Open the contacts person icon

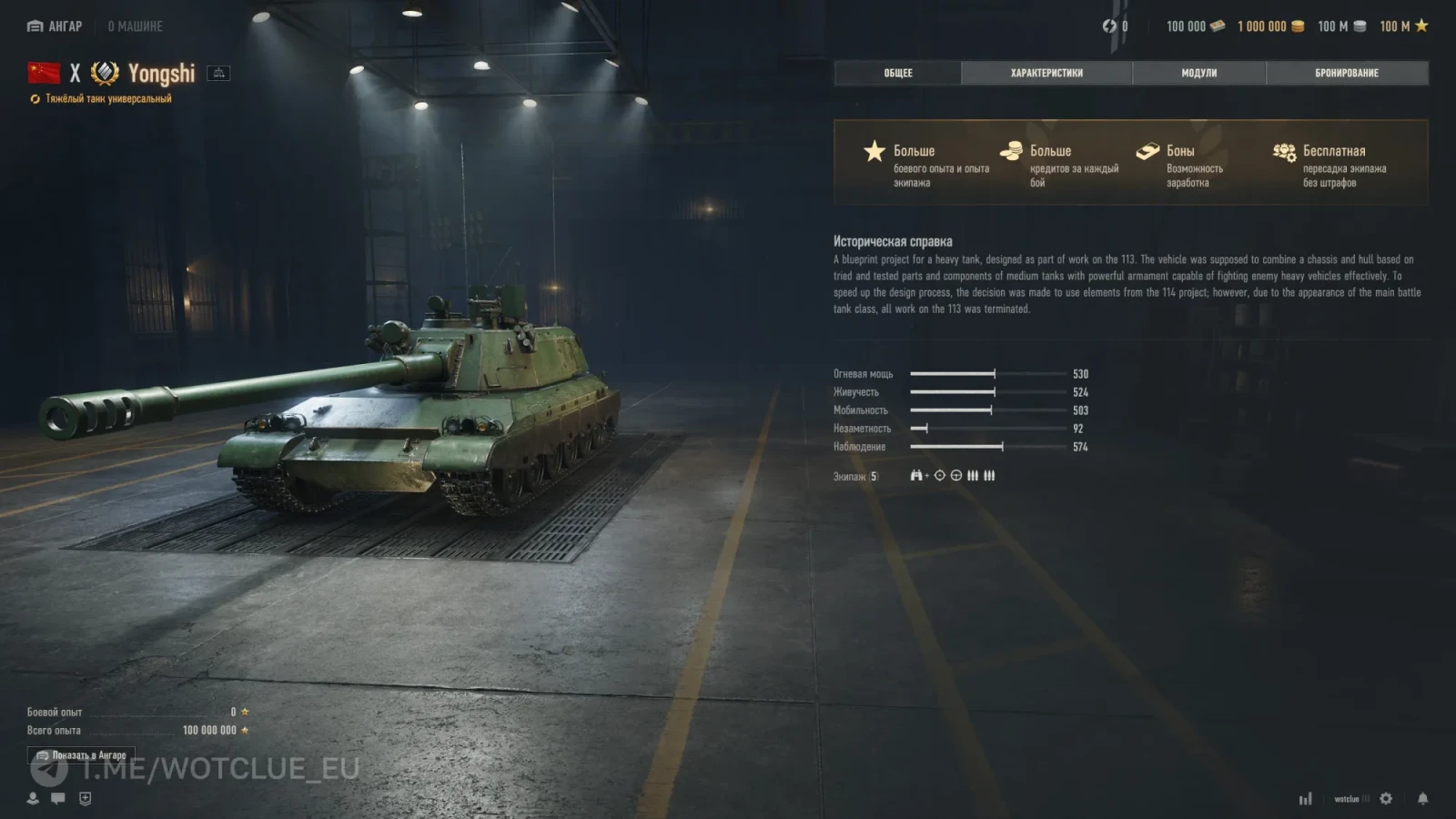click(x=33, y=798)
